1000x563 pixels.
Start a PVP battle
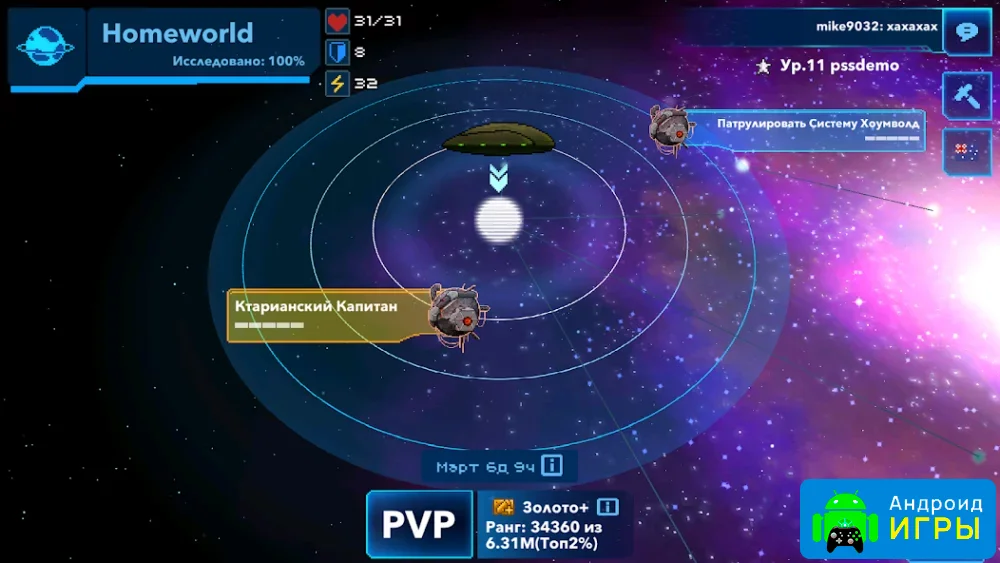[x=419, y=523]
